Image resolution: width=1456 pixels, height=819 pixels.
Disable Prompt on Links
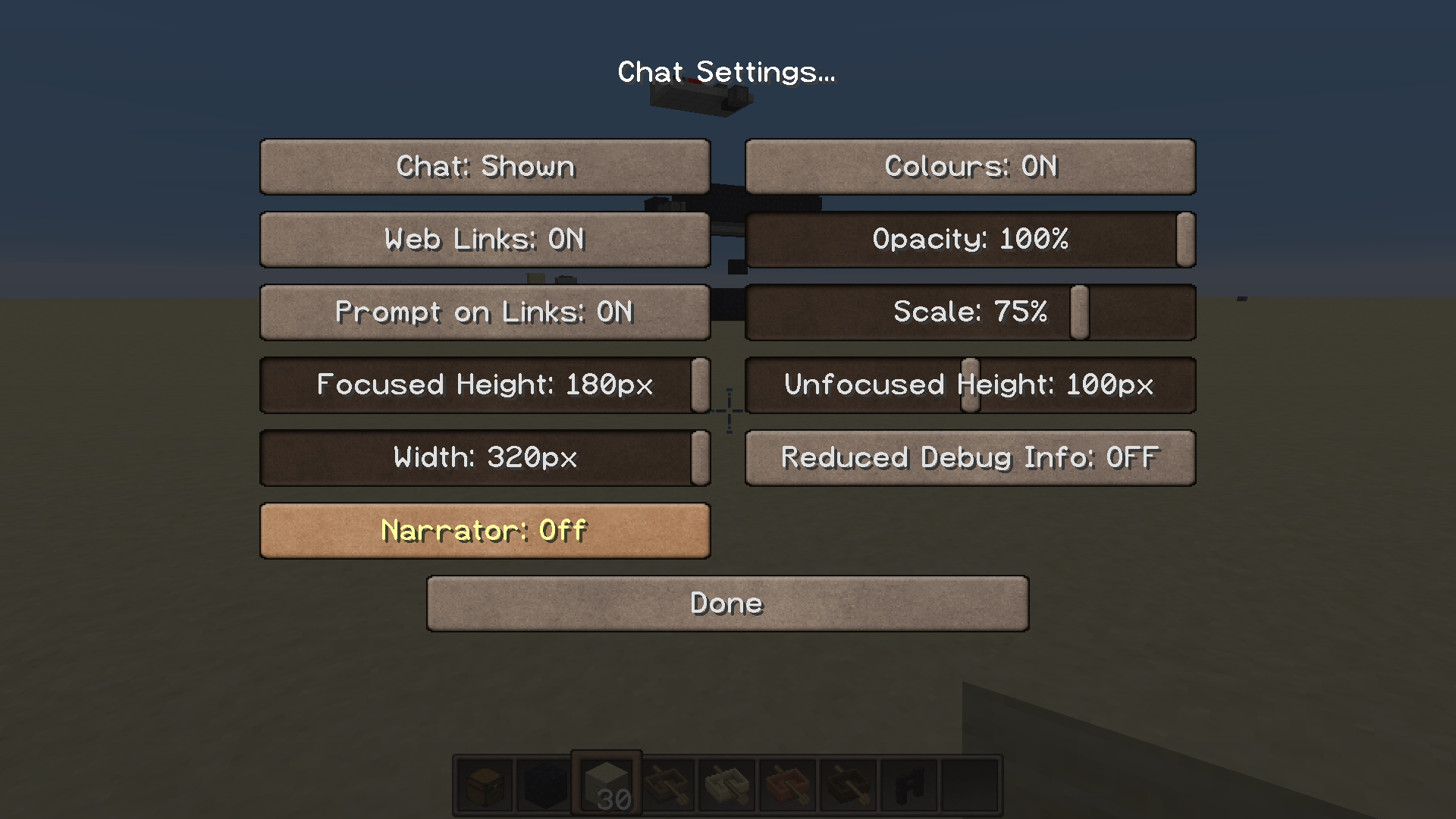point(485,312)
